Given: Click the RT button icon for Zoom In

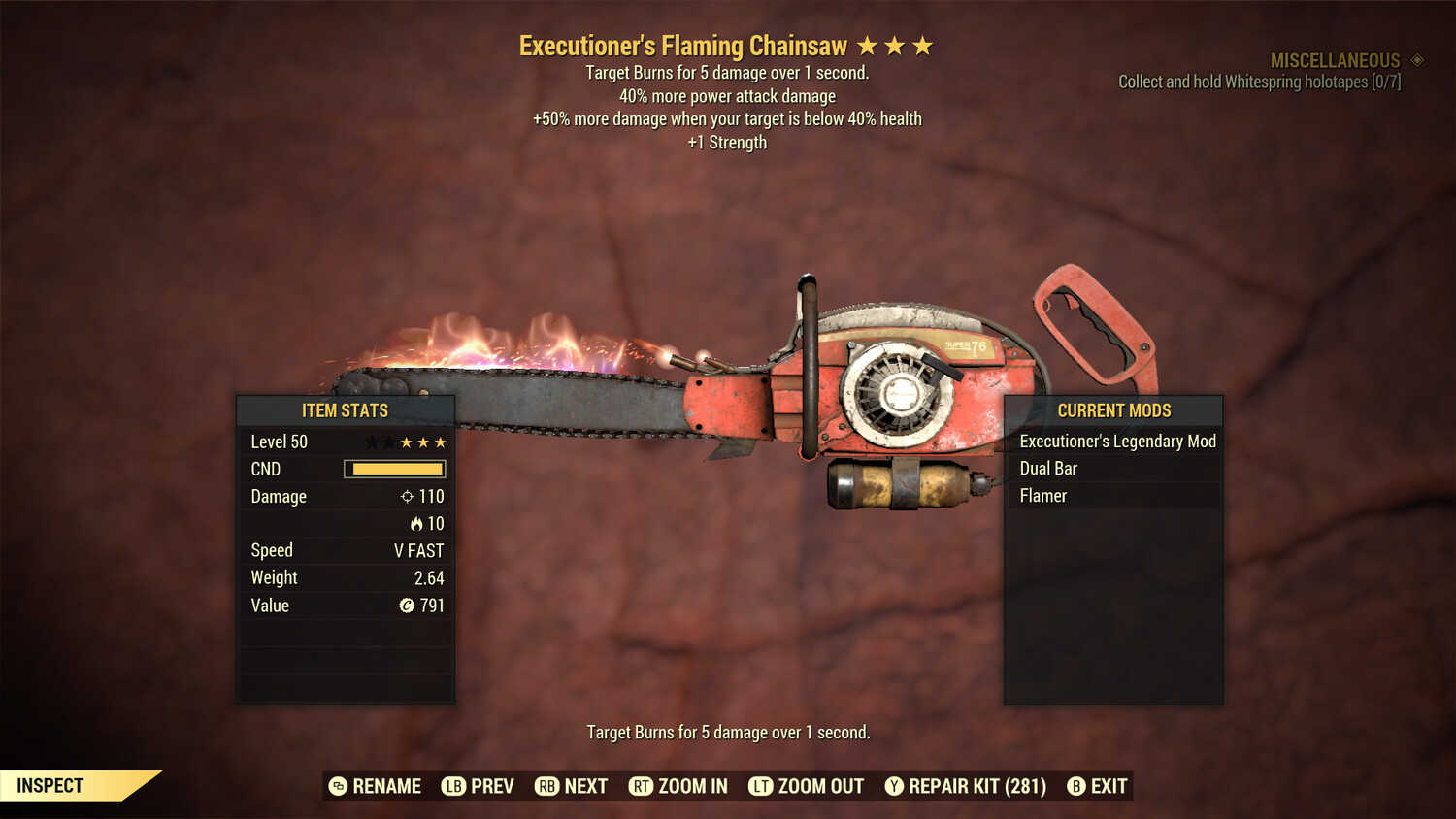Looking at the screenshot, I should (640, 786).
